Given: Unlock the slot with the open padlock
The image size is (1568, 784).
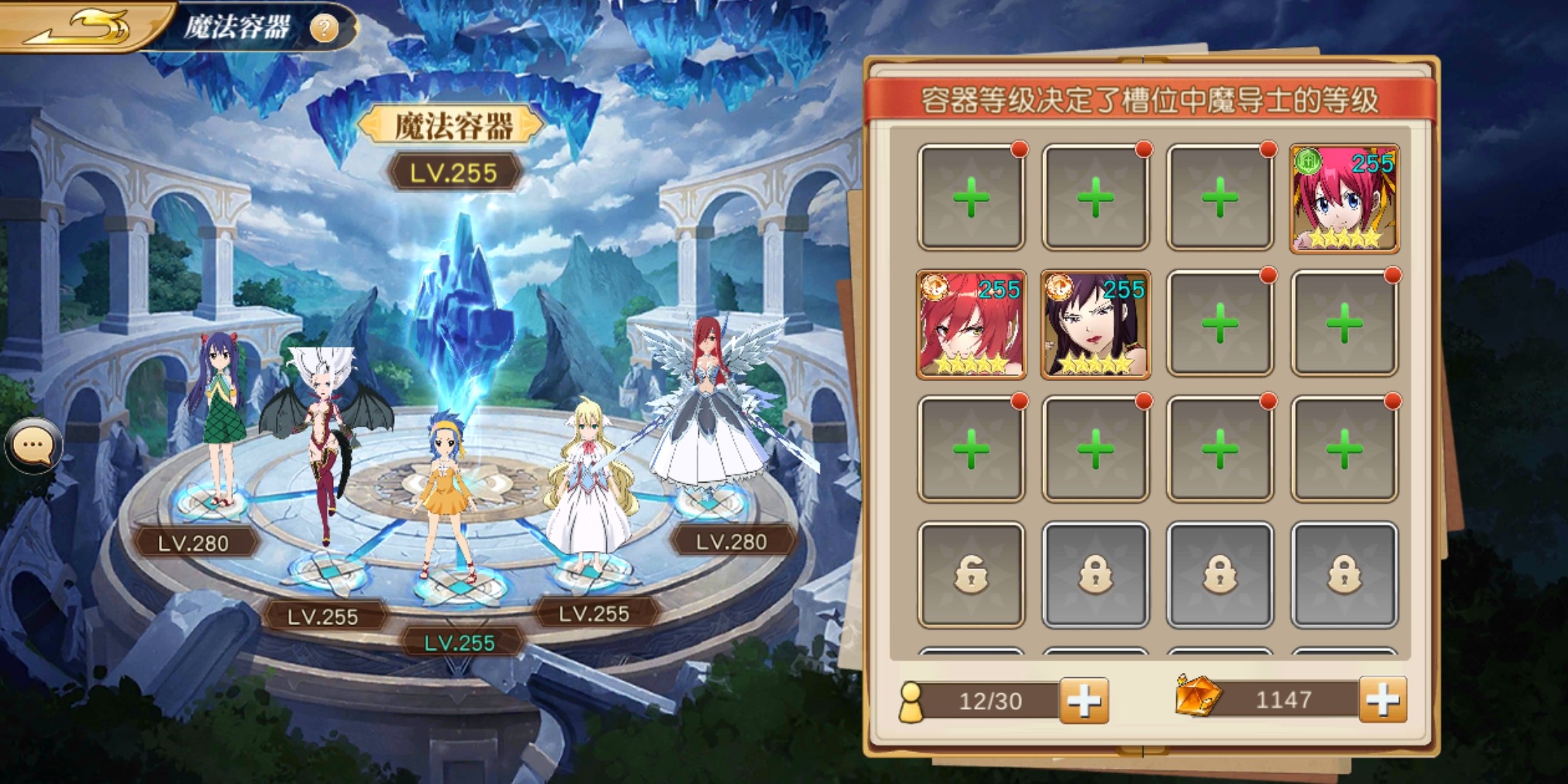Looking at the screenshot, I should pos(971,575).
